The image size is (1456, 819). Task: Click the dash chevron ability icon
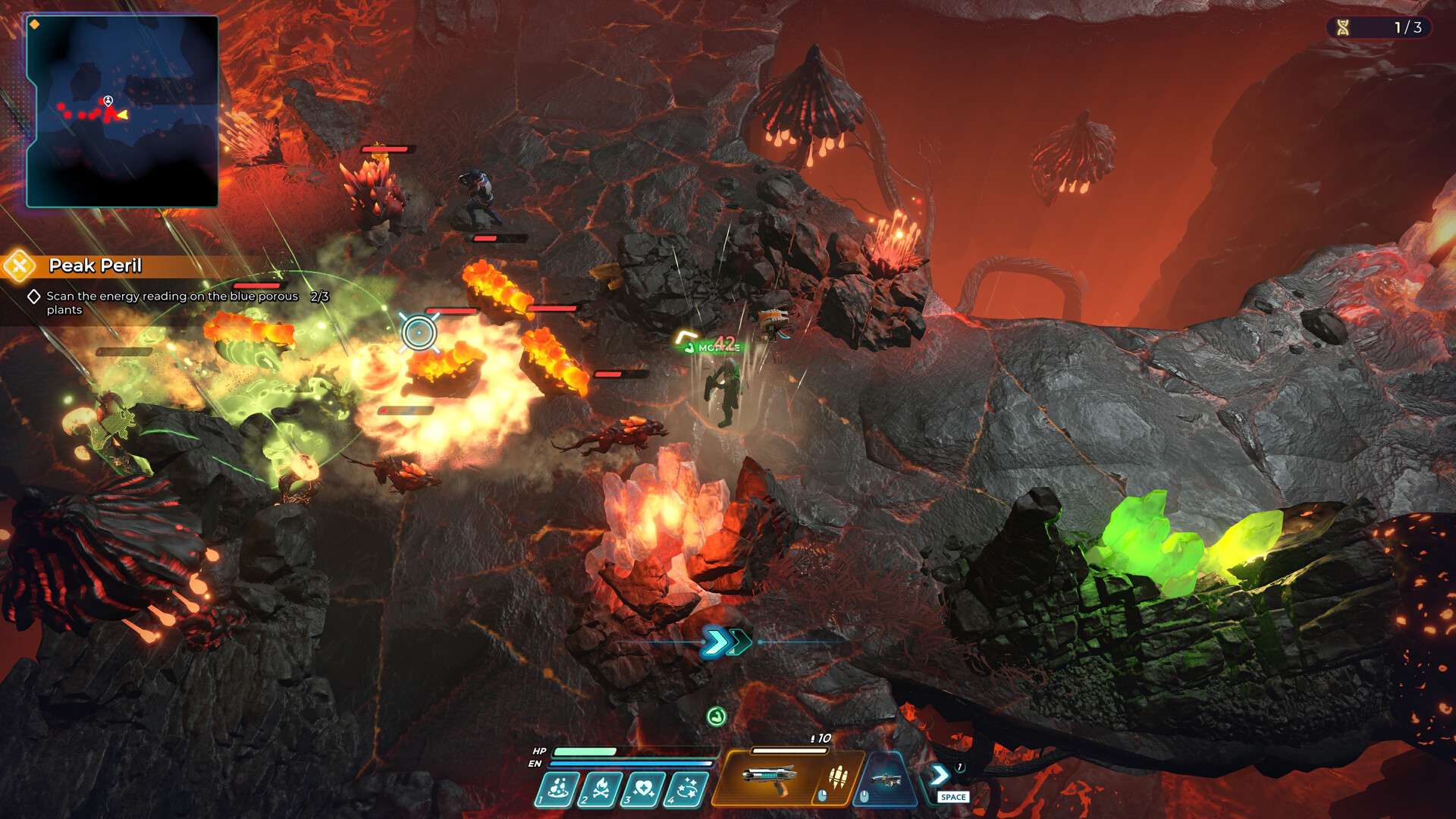coord(940,775)
